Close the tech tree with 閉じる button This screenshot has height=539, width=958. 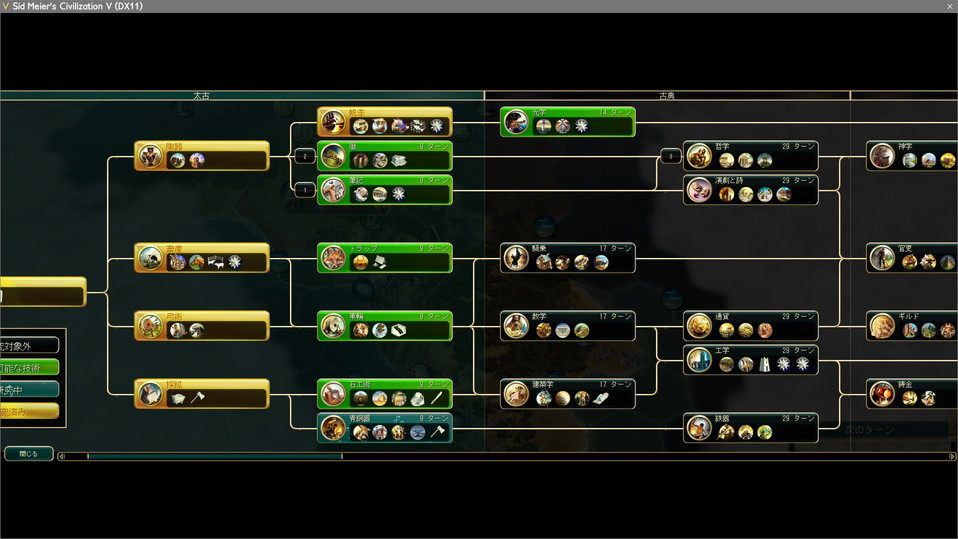[x=28, y=453]
